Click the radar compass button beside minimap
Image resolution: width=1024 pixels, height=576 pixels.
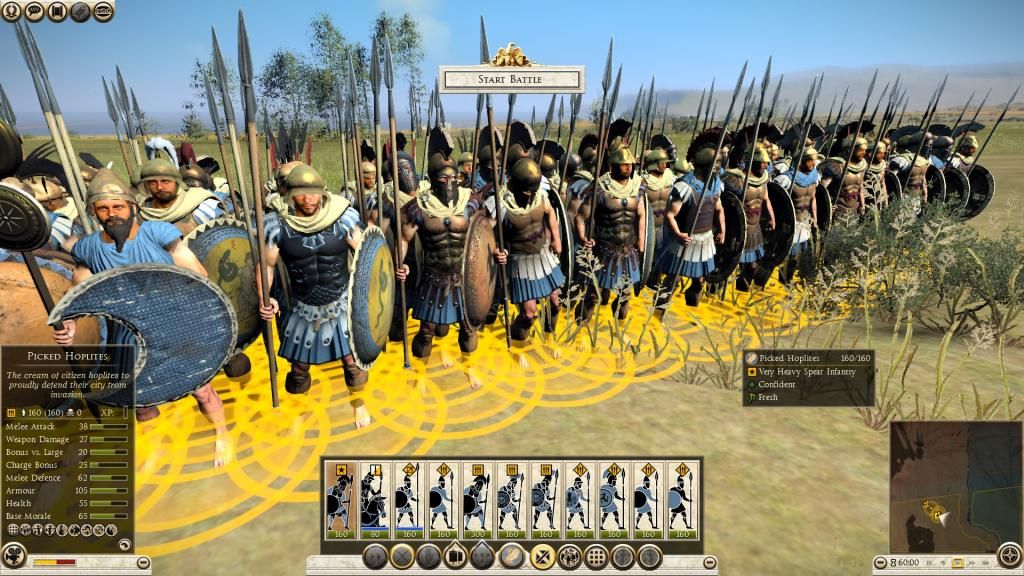1010,555
